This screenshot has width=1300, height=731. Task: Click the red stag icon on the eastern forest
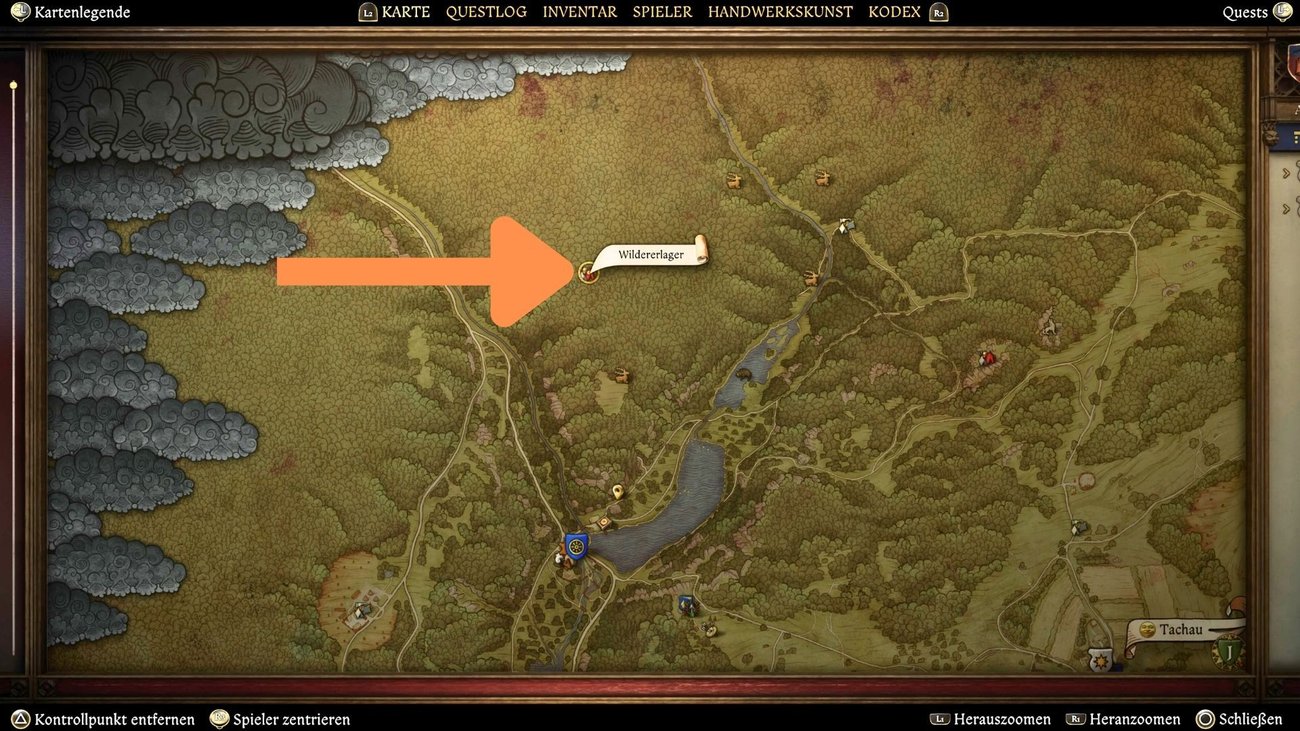tap(986, 357)
